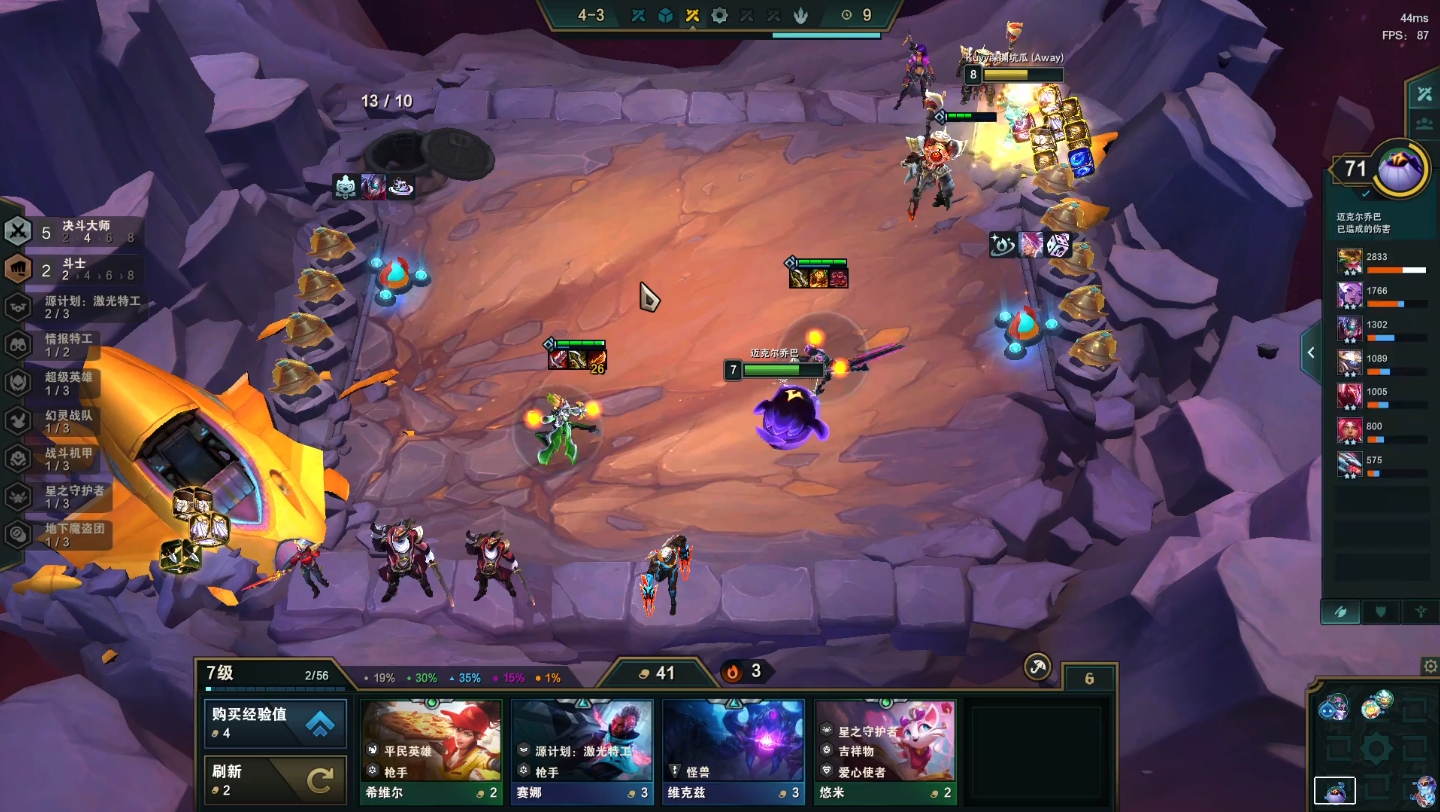Refresh the shop with the 刷新 button
Image resolution: width=1440 pixels, height=812 pixels.
(x=276, y=780)
